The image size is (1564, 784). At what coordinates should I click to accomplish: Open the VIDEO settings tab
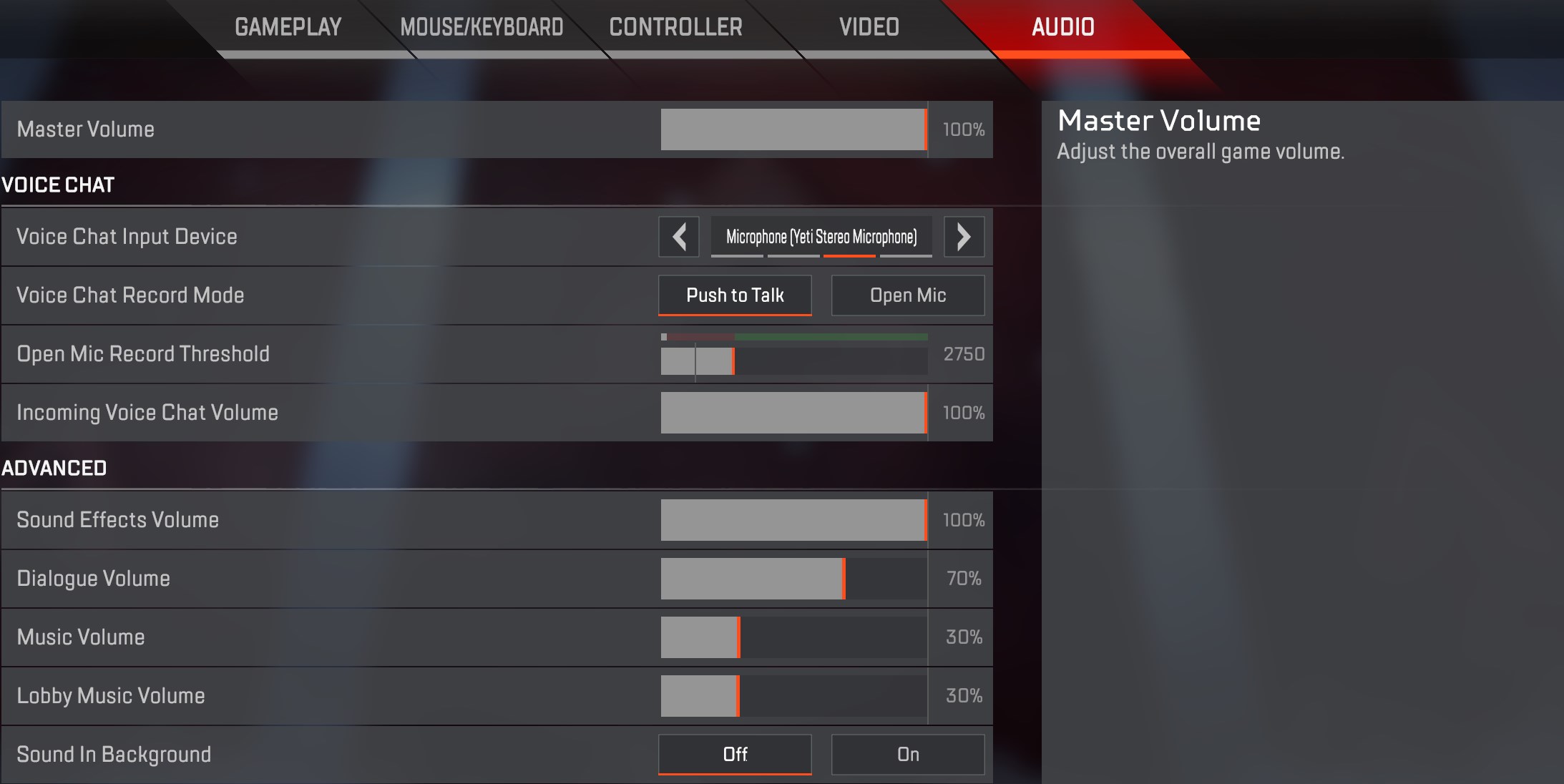pyautogui.click(x=869, y=27)
